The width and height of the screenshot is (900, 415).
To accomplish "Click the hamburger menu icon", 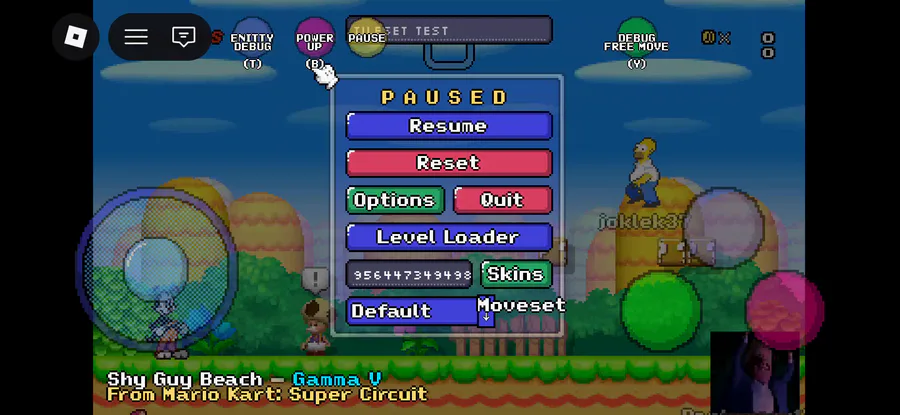I will [136, 37].
